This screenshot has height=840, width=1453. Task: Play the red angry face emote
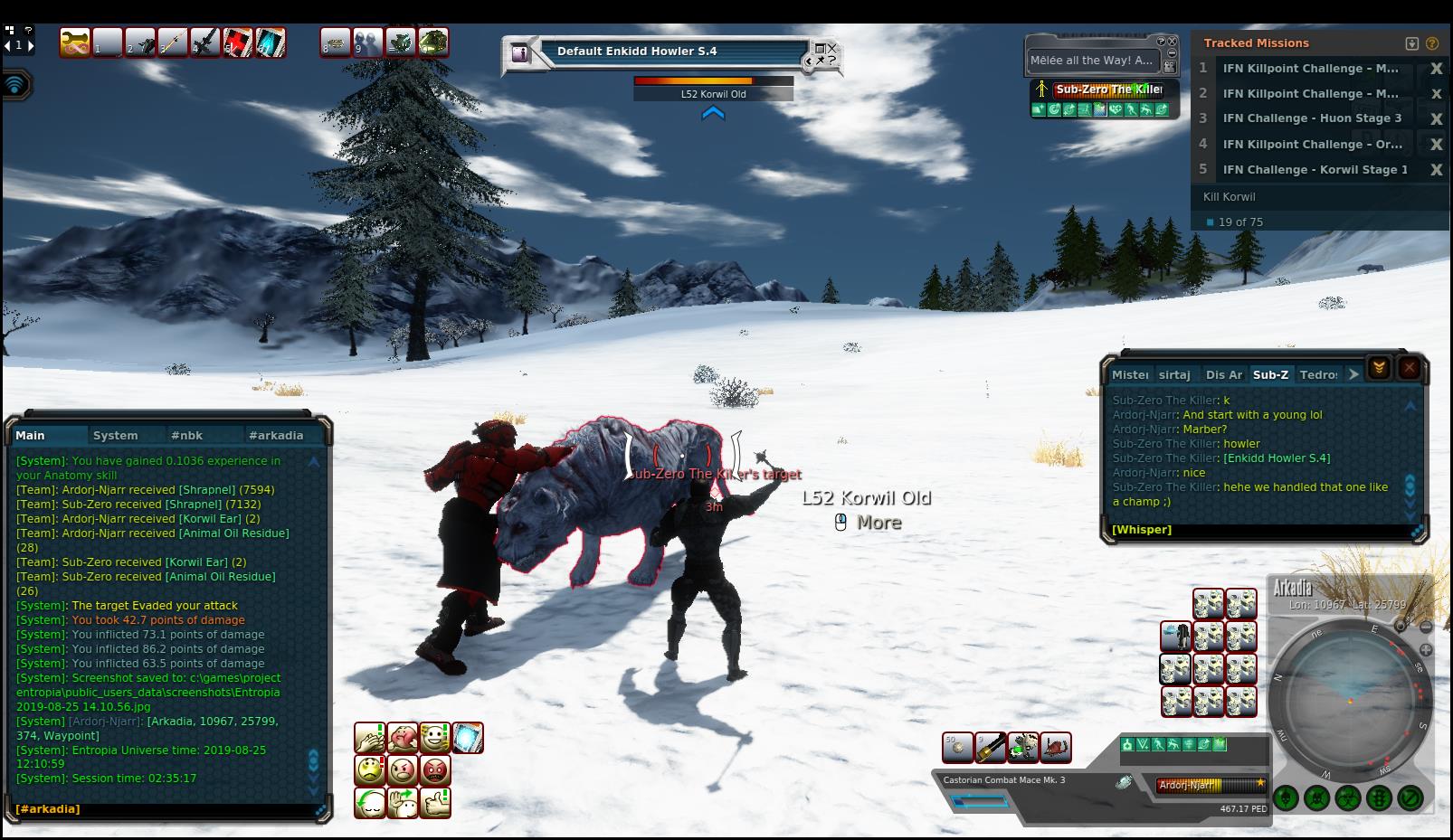(436, 770)
